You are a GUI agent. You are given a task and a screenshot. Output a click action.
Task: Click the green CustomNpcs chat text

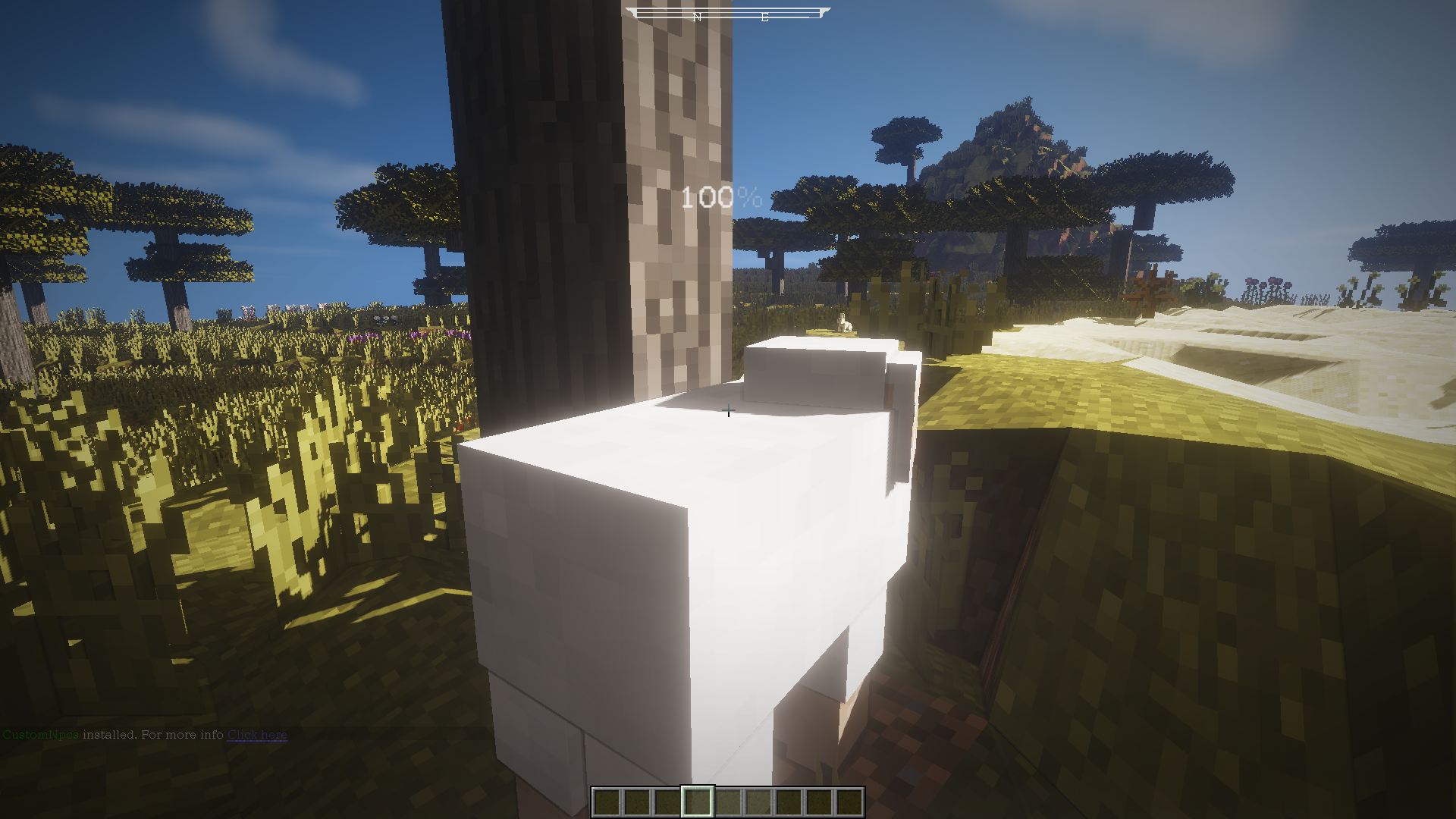point(42,735)
